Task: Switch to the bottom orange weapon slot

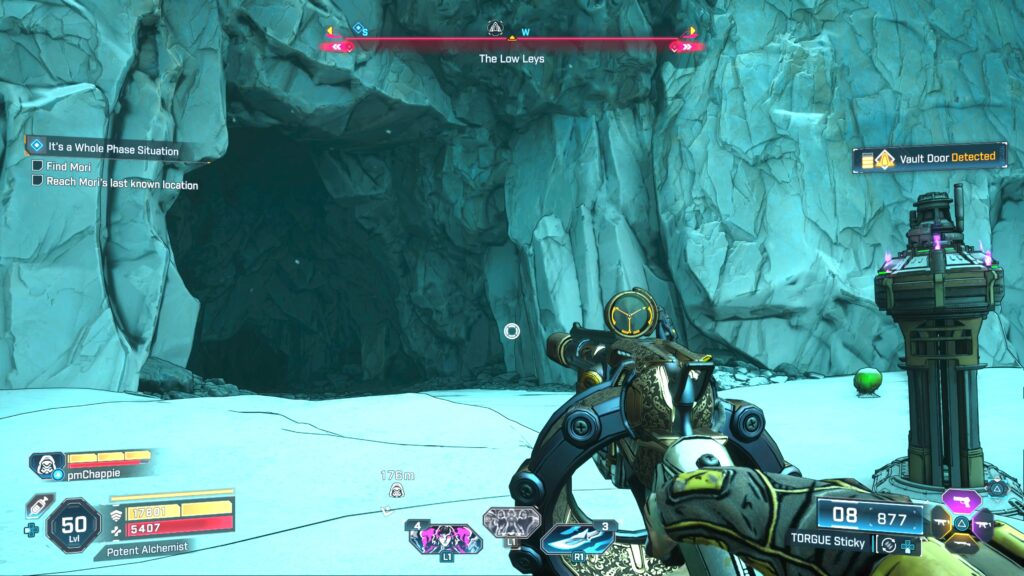Action: pos(960,543)
